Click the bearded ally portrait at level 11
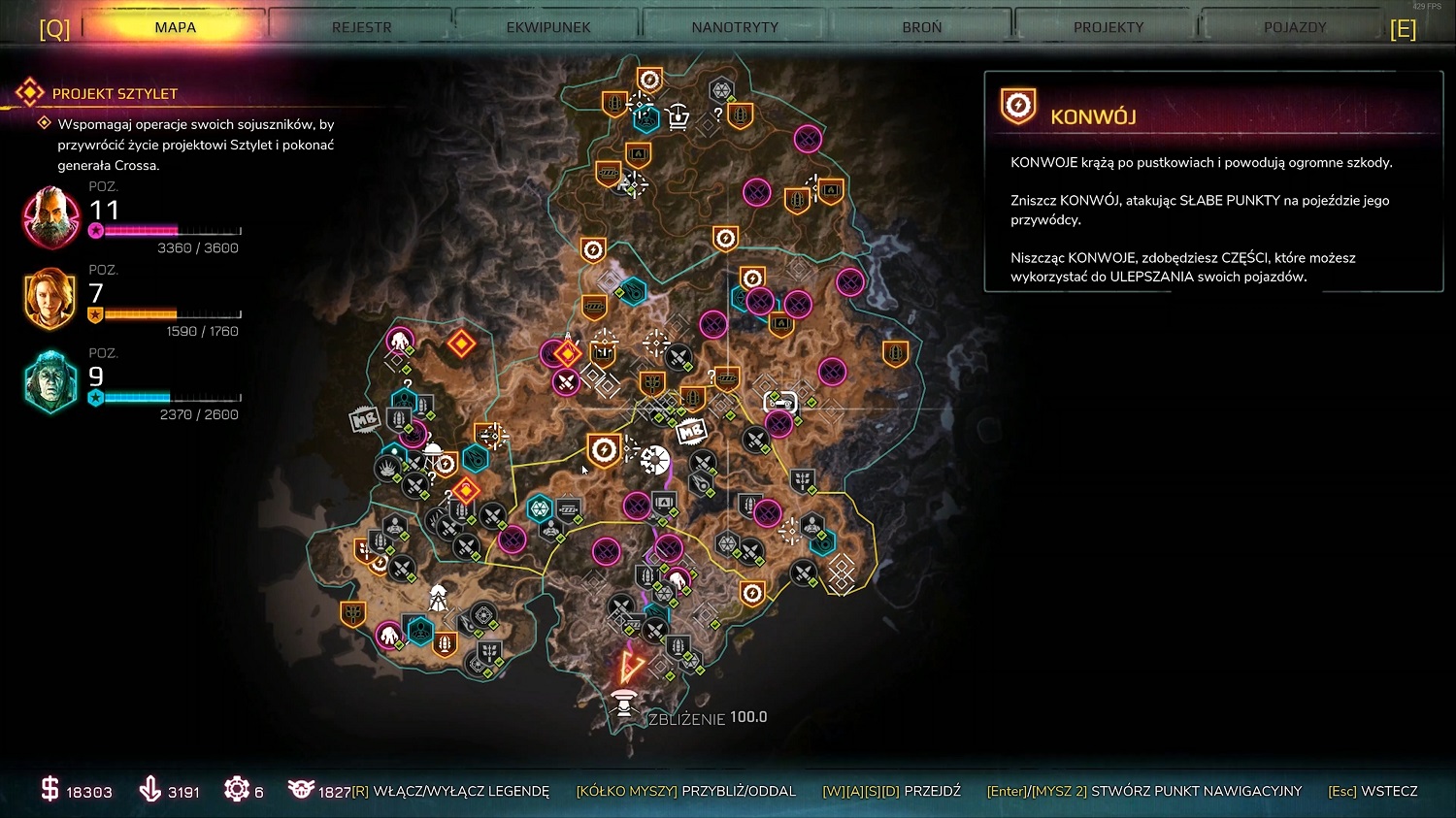This screenshot has width=1456, height=818. pyautogui.click(x=50, y=217)
